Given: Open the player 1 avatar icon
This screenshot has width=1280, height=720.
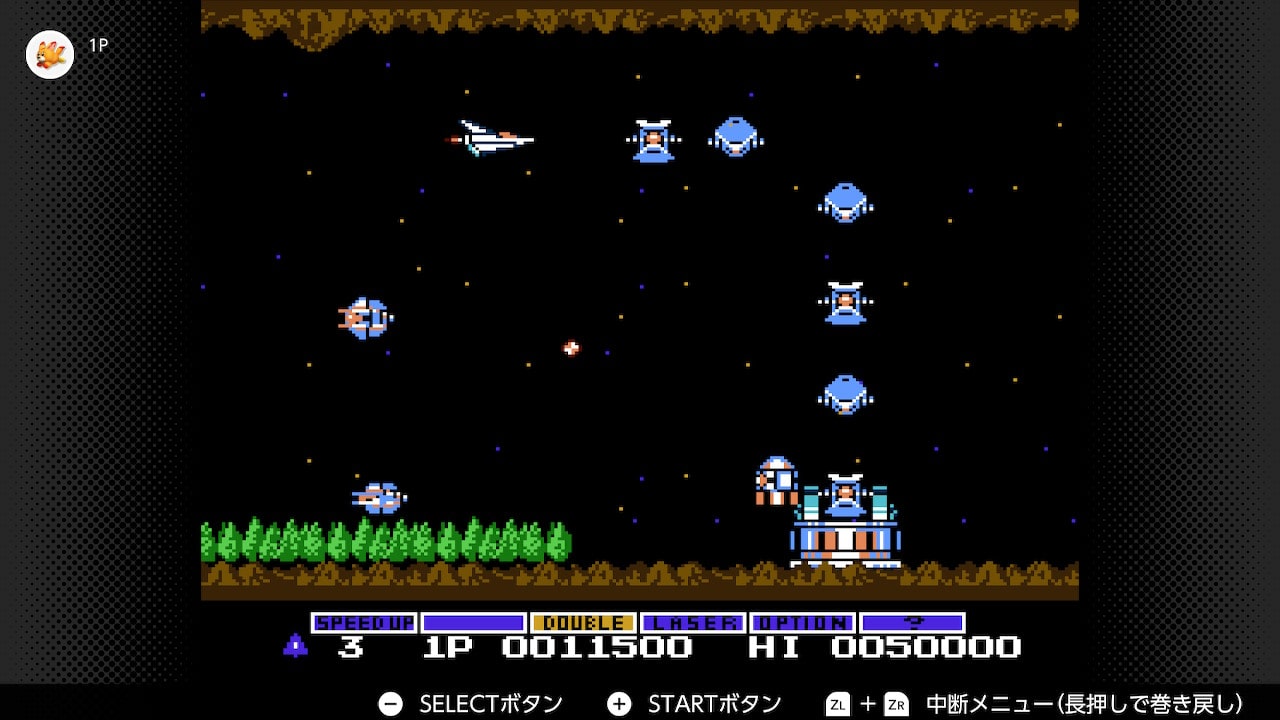Looking at the screenshot, I should pos(50,55).
